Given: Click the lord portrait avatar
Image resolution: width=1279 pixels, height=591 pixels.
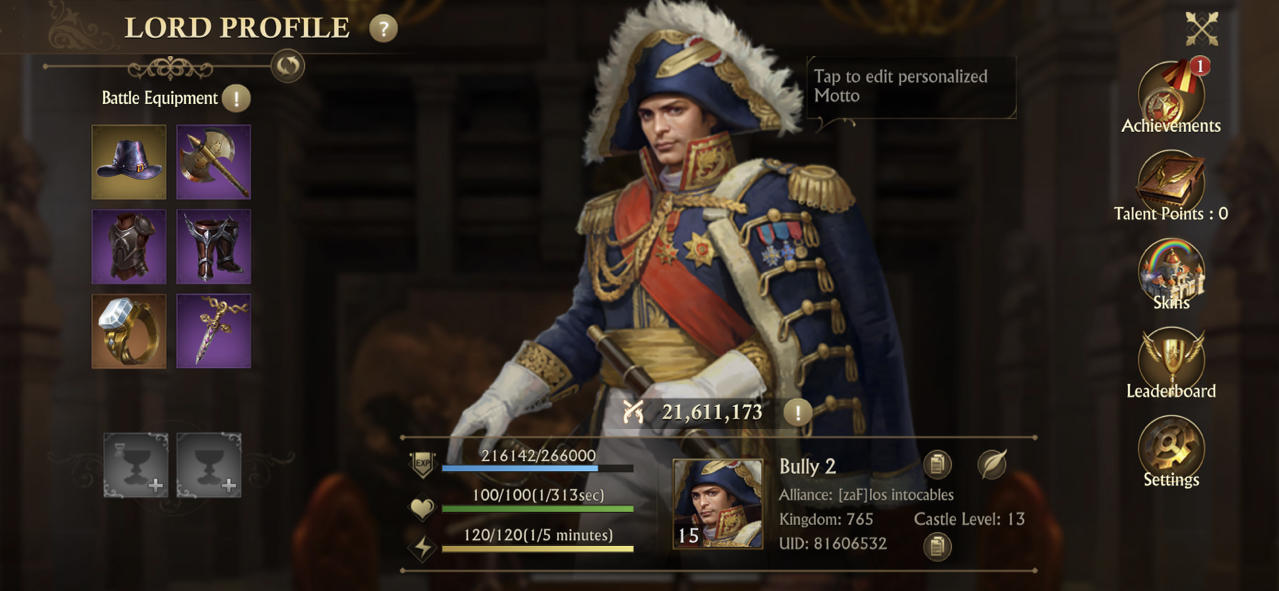Looking at the screenshot, I should point(717,503).
